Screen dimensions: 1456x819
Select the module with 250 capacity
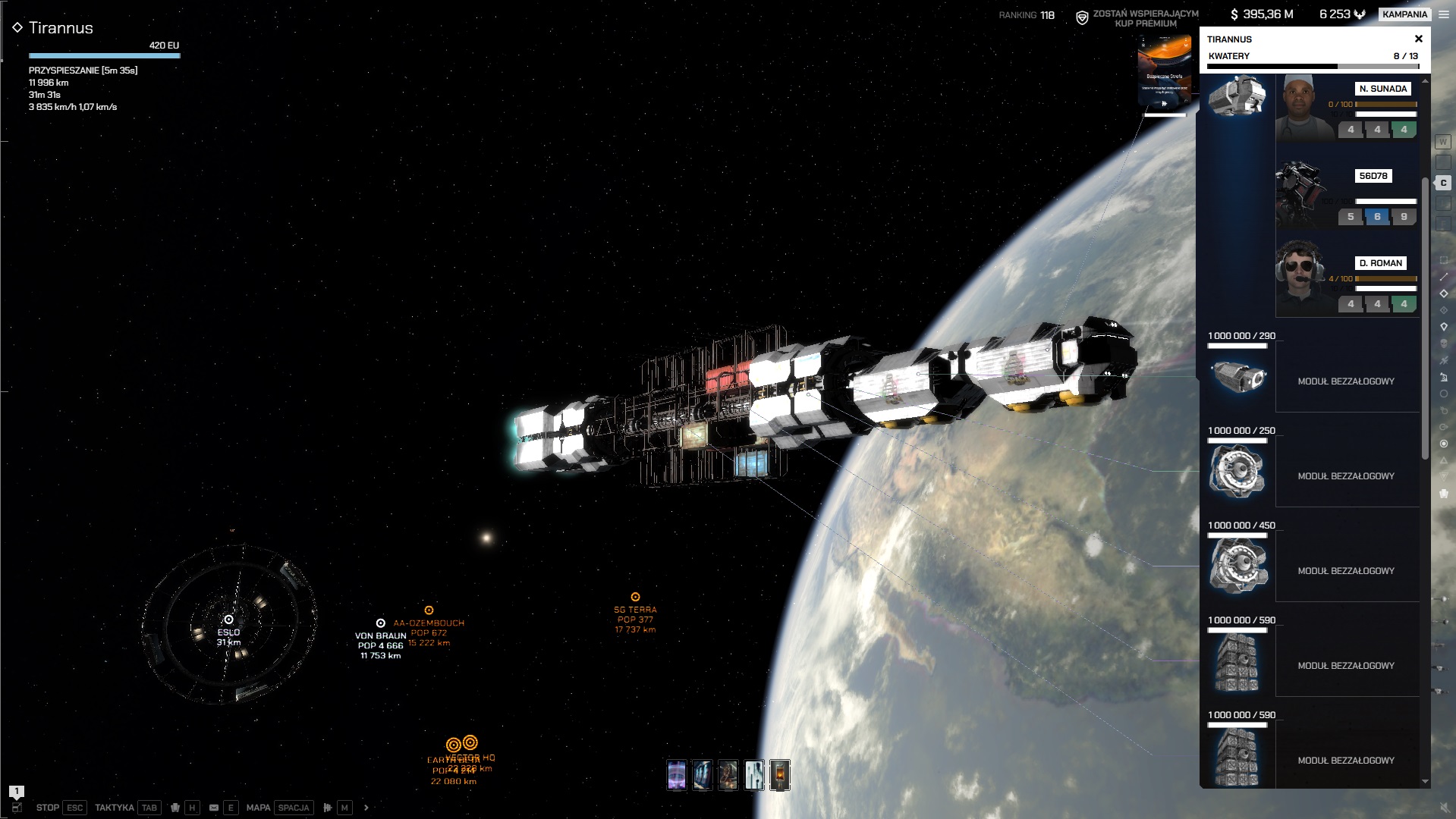coord(1237,472)
